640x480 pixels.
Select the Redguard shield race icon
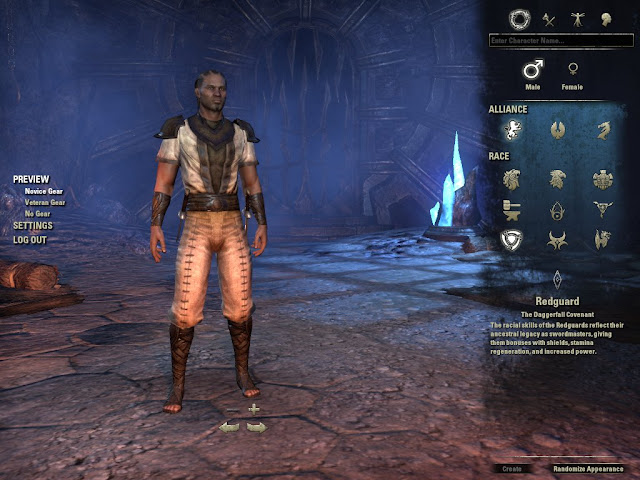click(511, 240)
